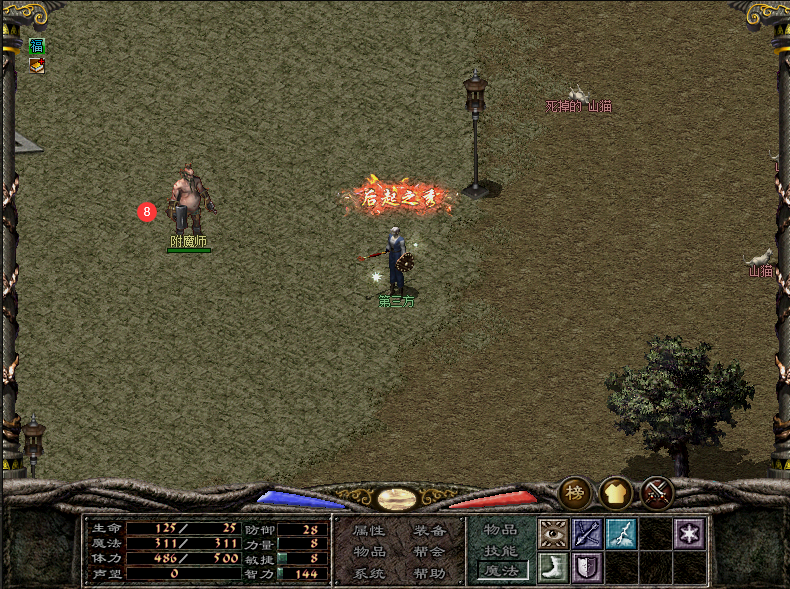This screenshot has width=790, height=589.
Task: Use the lightning bolt spell
Action: (x=621, y=533)
